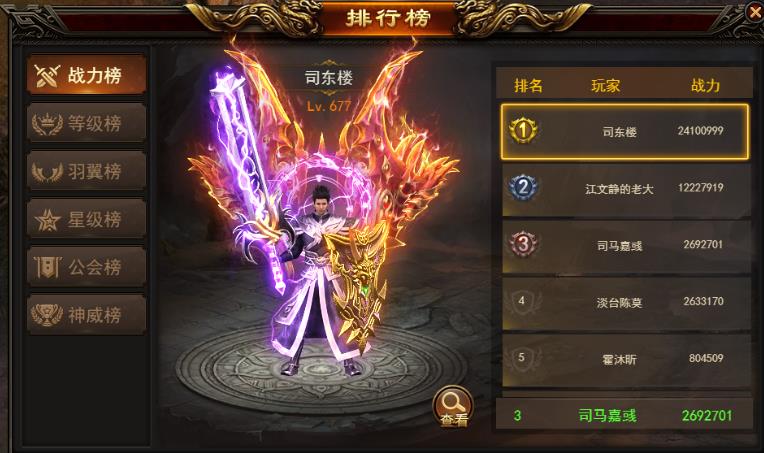This screenshot has height=453, width=764.
Task: Select the 羽翼榜 tab
Action: 86,171
